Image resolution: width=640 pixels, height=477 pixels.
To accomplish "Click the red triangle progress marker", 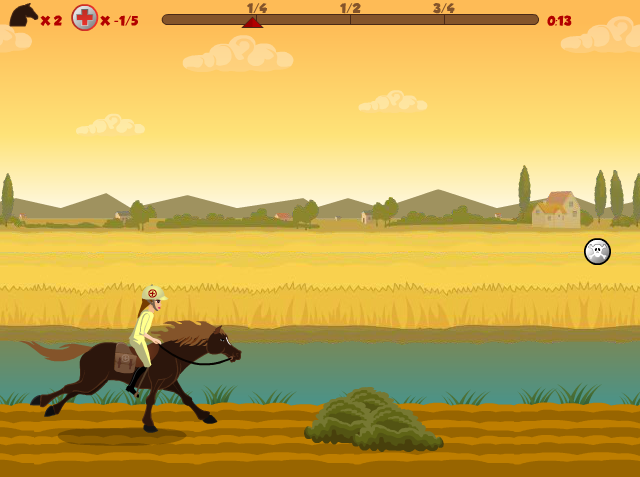I will [x=252, y=22].
